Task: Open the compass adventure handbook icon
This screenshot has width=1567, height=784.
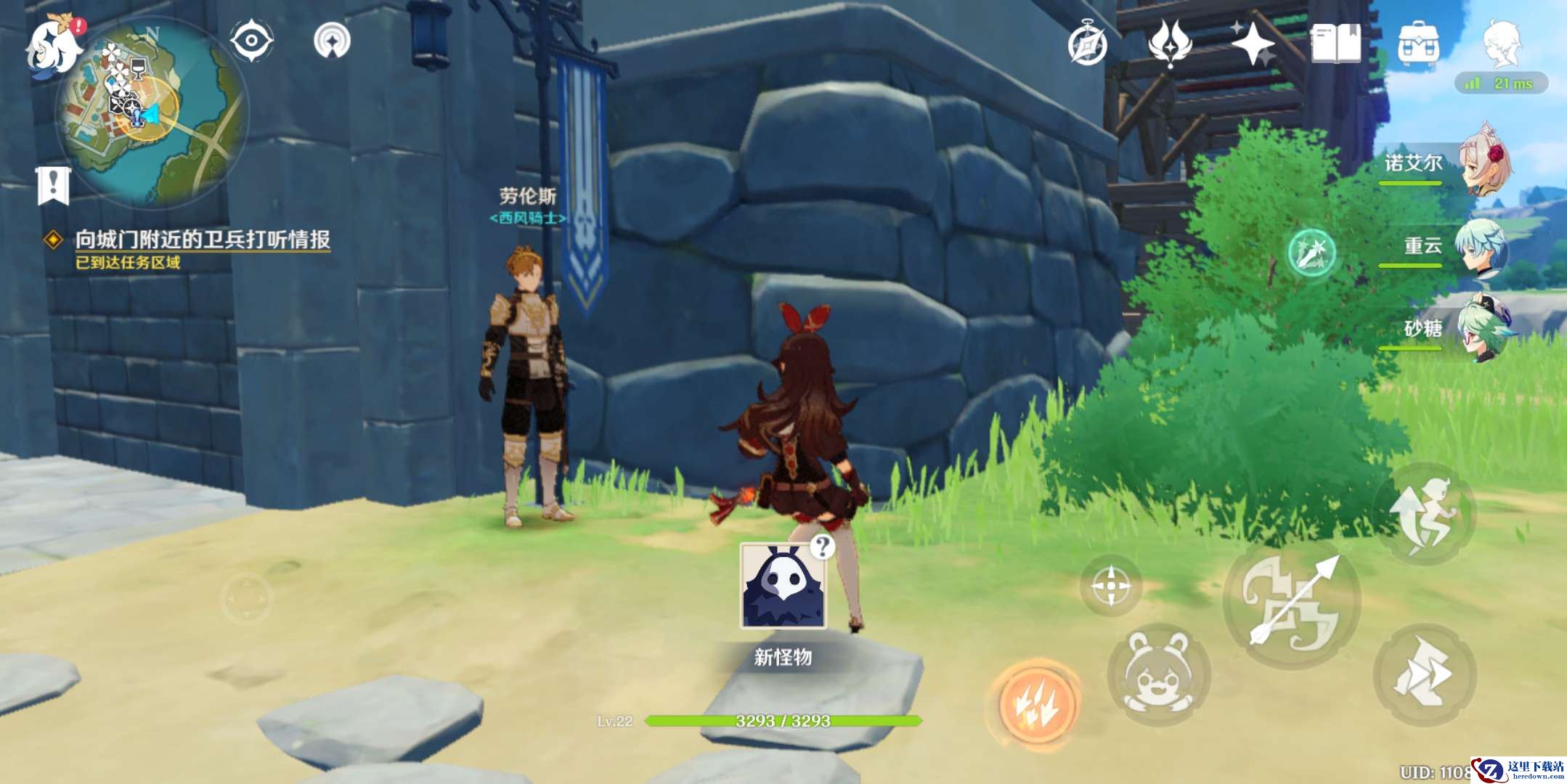Action: tap(1087, 45)
